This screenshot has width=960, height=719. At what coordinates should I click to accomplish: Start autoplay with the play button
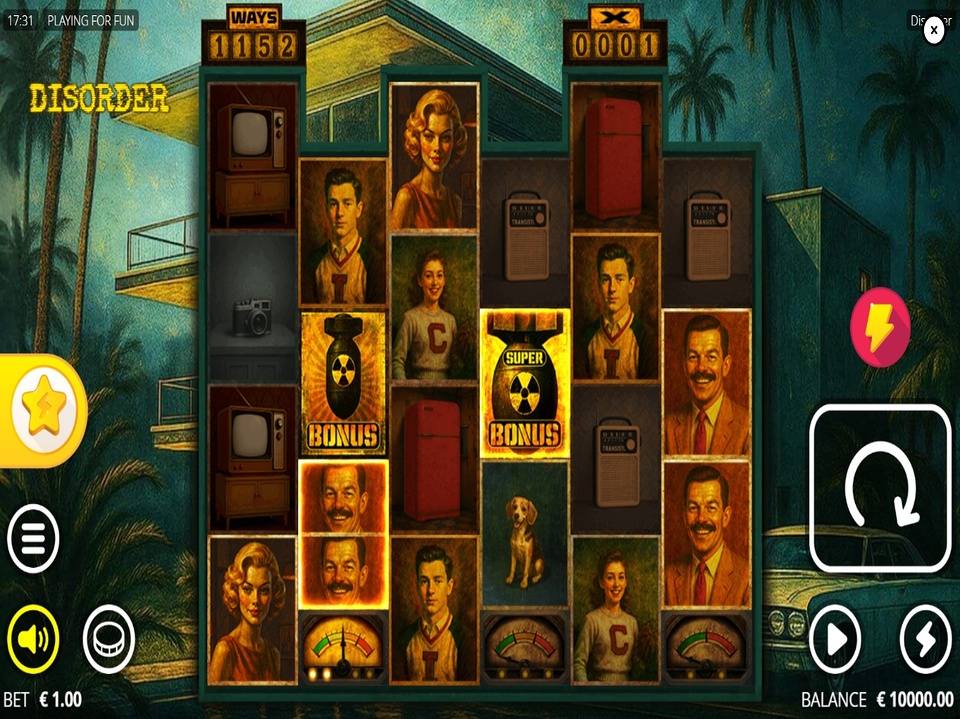[834, 638]
